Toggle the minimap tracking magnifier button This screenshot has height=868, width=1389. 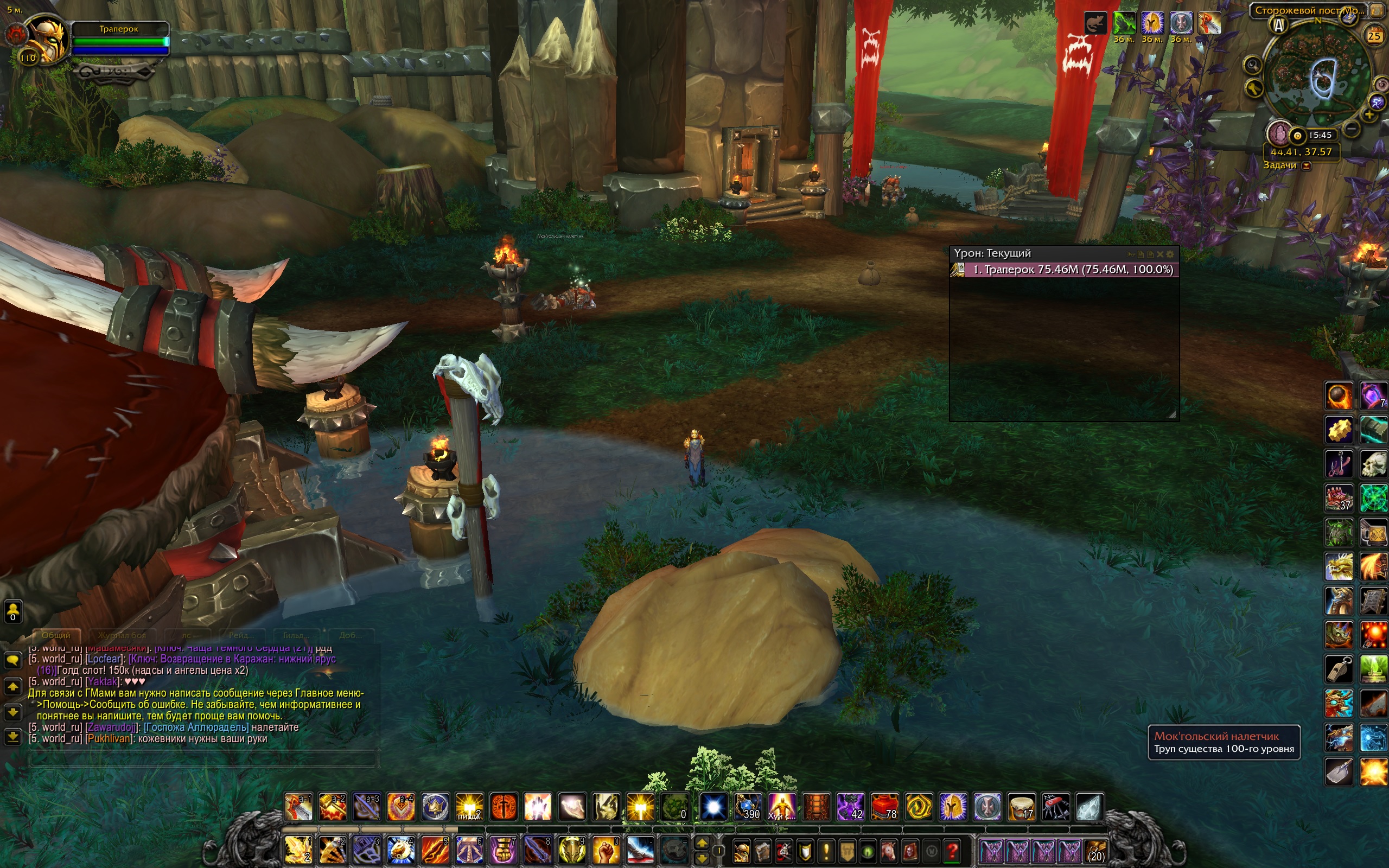pyautogui.click(x=1252, y=65)
